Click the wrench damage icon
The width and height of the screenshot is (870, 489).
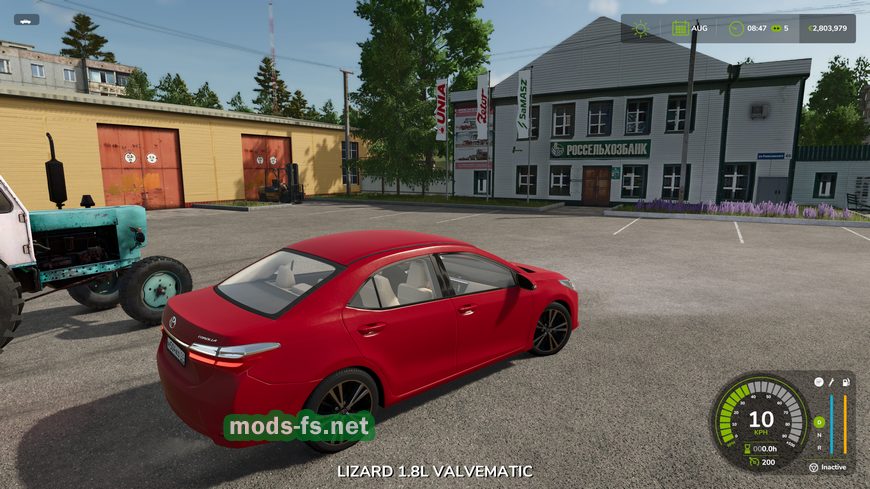[x=831, y=382]
